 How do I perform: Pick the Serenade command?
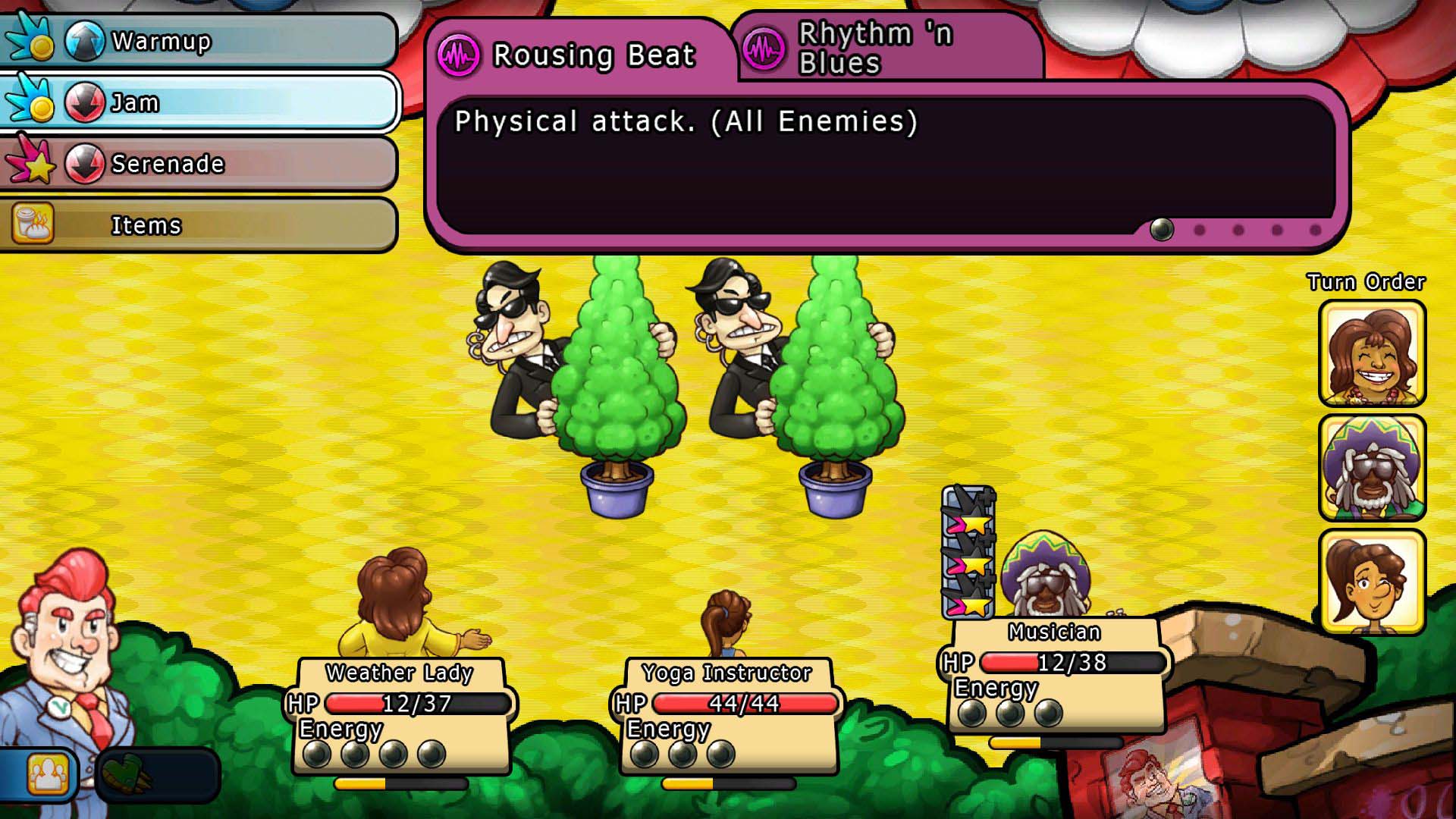(199, 164)
